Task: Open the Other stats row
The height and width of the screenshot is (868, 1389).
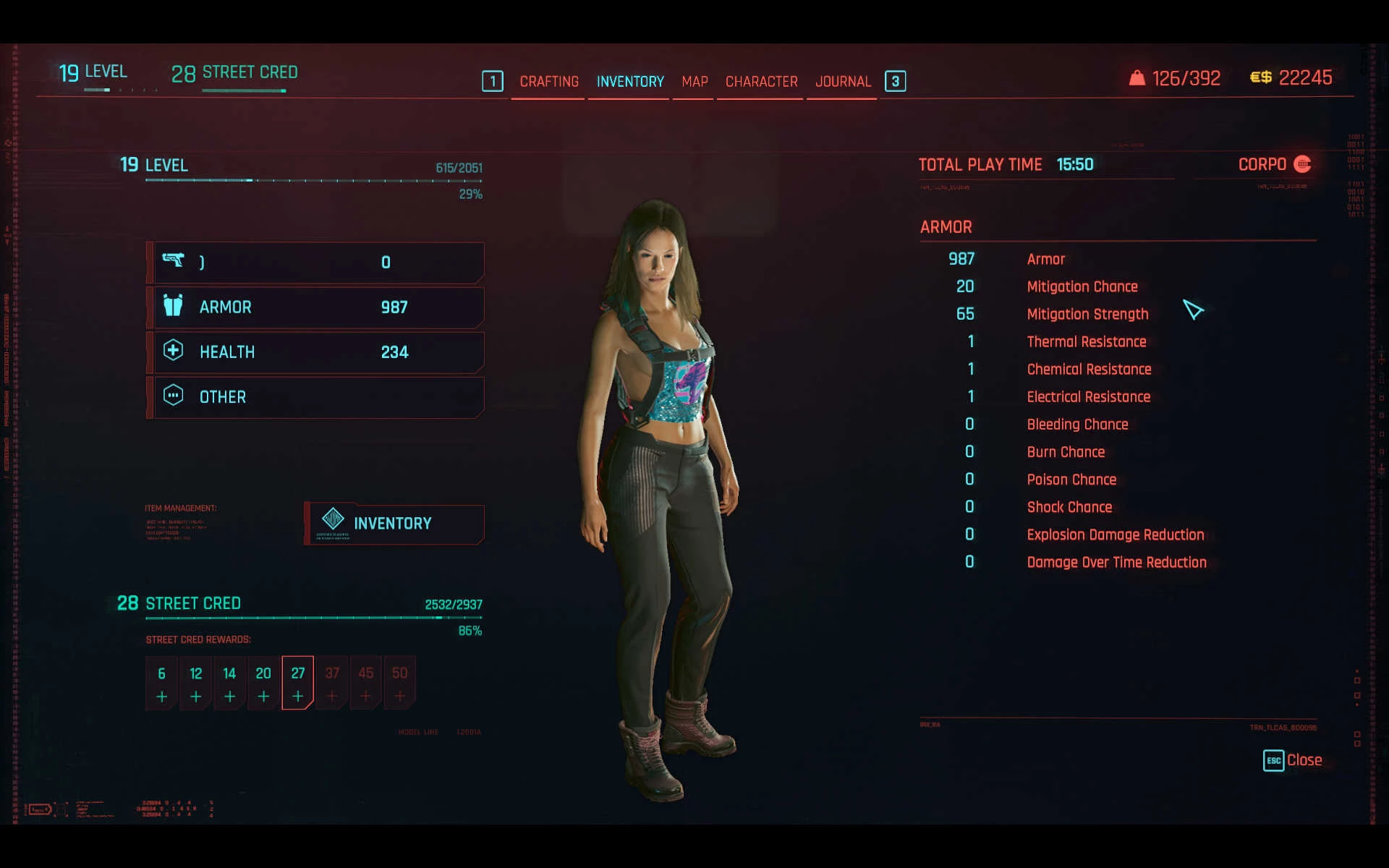Action: point(317,397)
